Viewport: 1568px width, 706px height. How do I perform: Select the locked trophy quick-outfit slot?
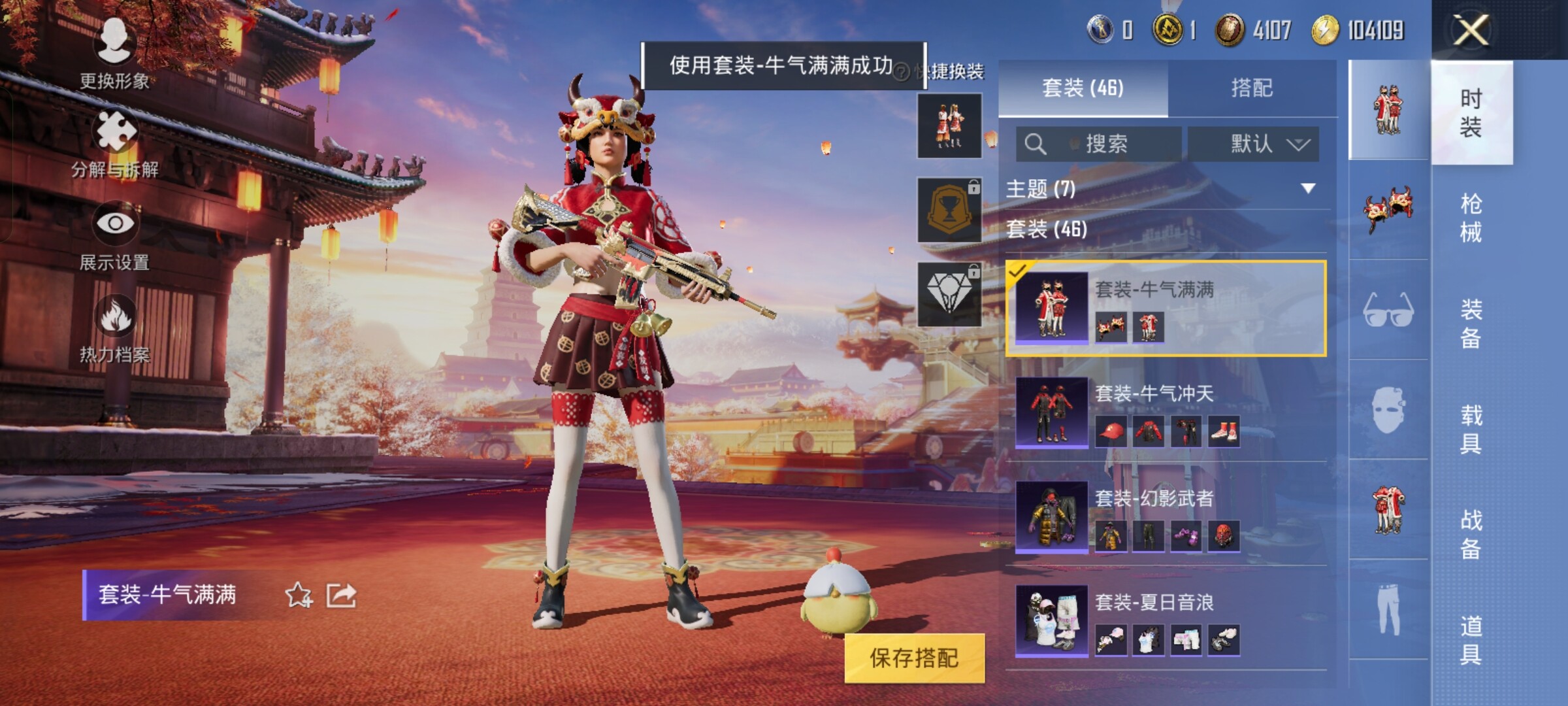pyautogui.click(x=949, y=210)
